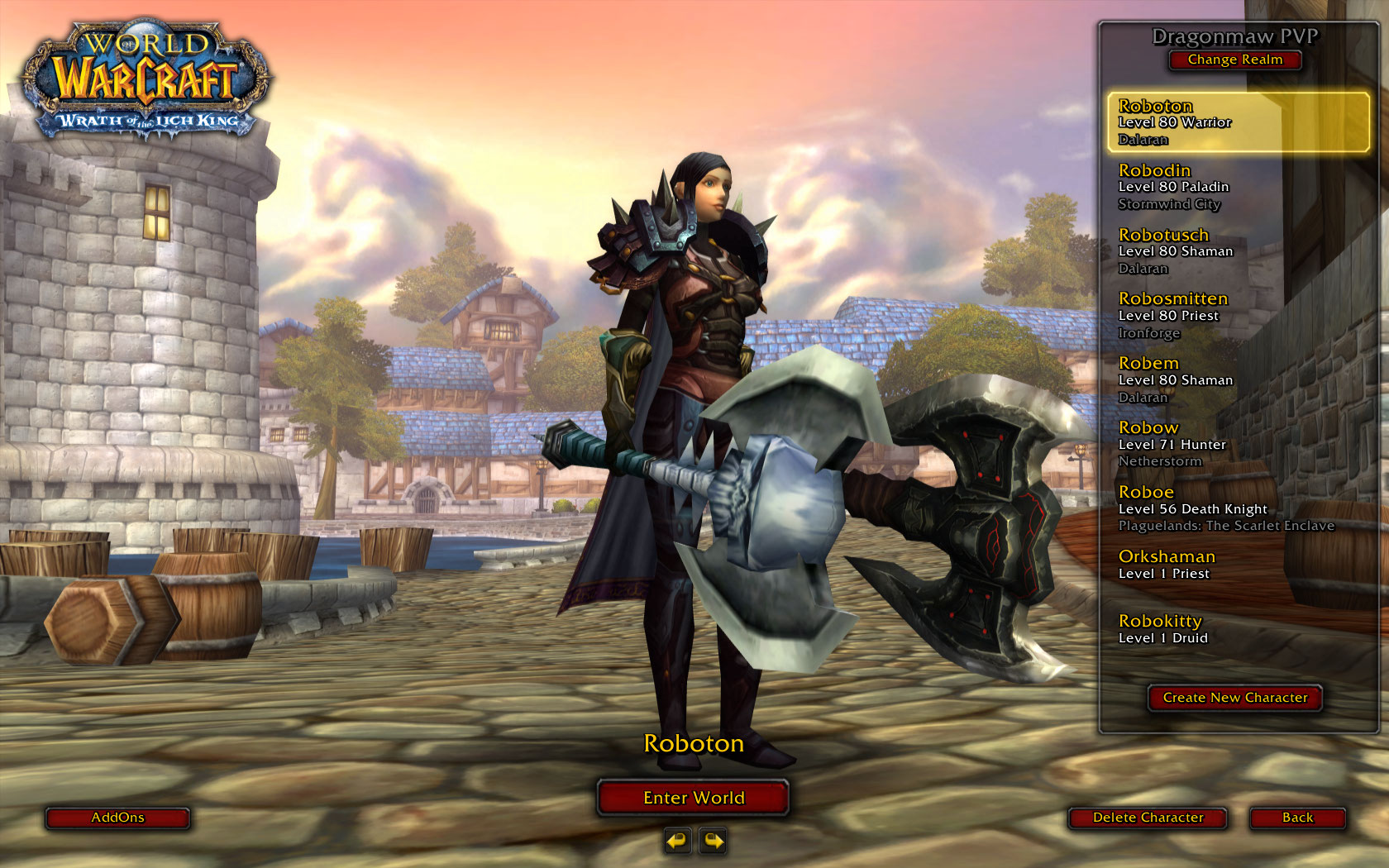Viewport: 1389px width, 868px height.
Task: Select Roboton the Level 80 Warrior
Action: coord(1238,122)
